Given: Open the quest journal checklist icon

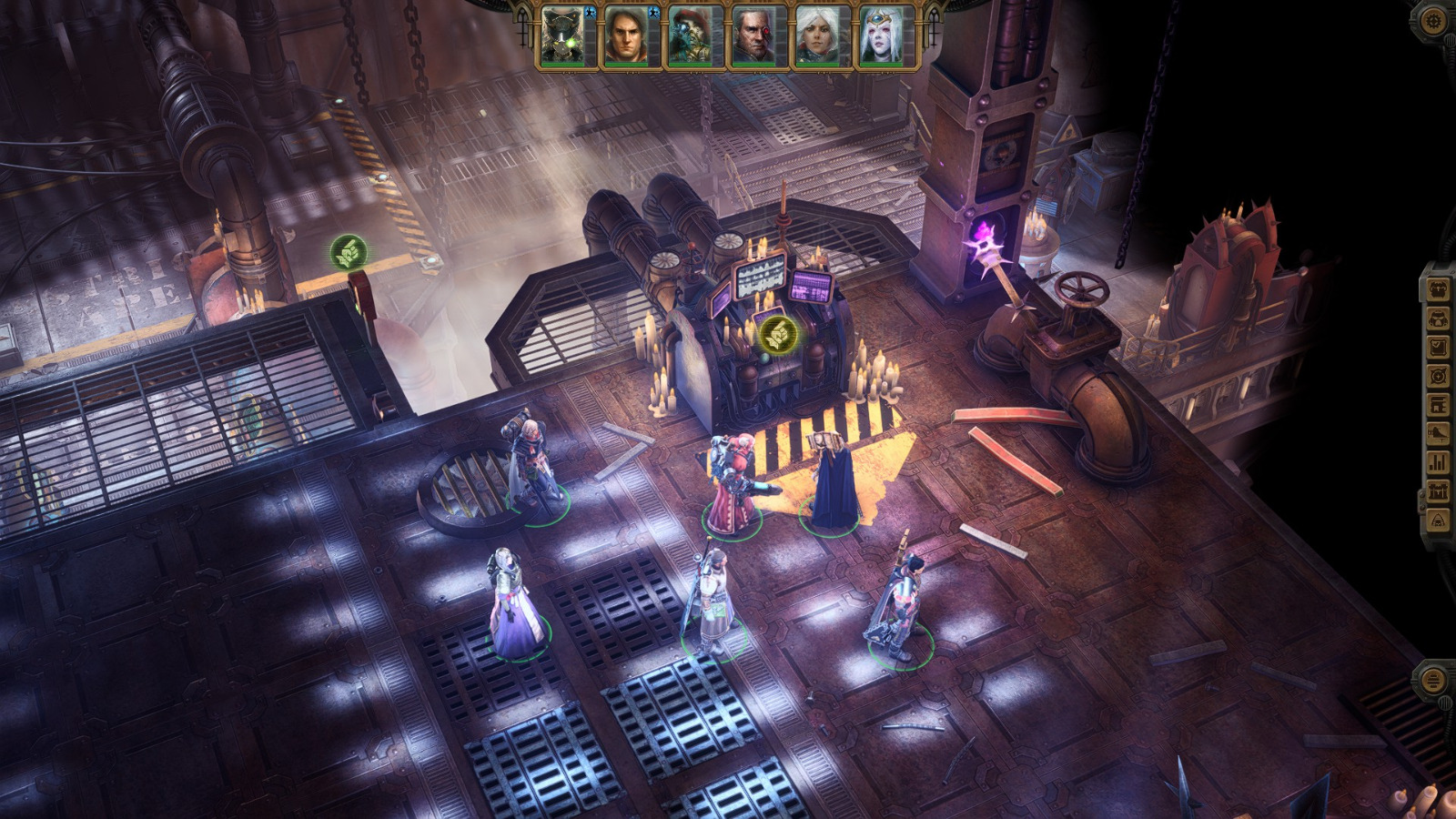Looking at the screenshot, I should coord(1436,346).
